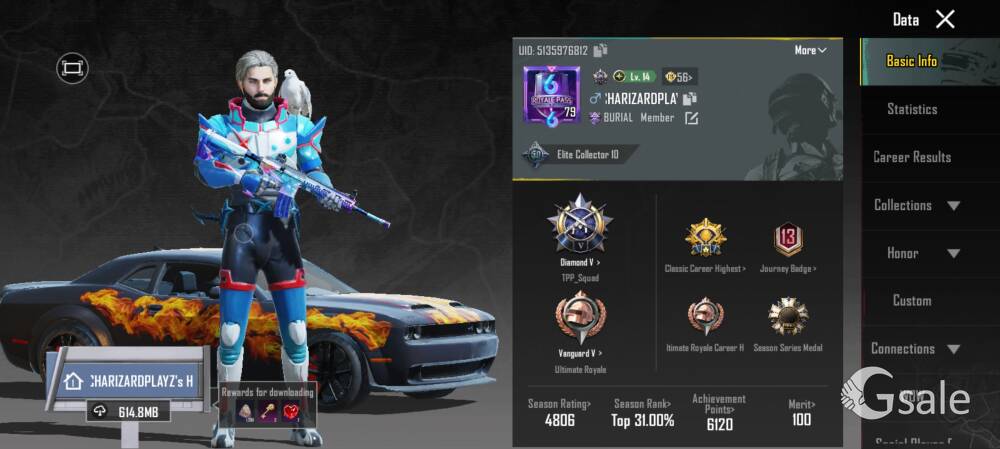Open the More dropdown

(x=810, y=50)
